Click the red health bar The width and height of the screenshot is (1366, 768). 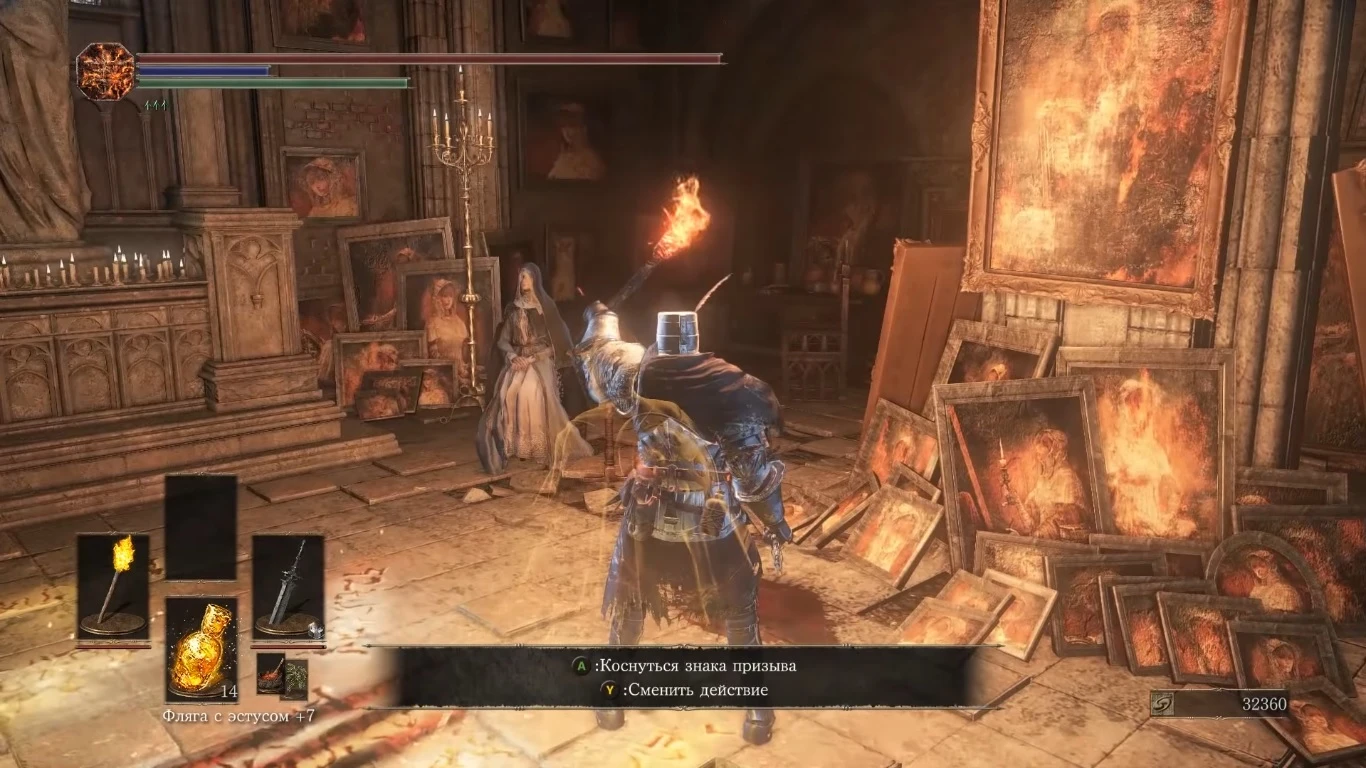pyautogui.click(x=430, y=58)
